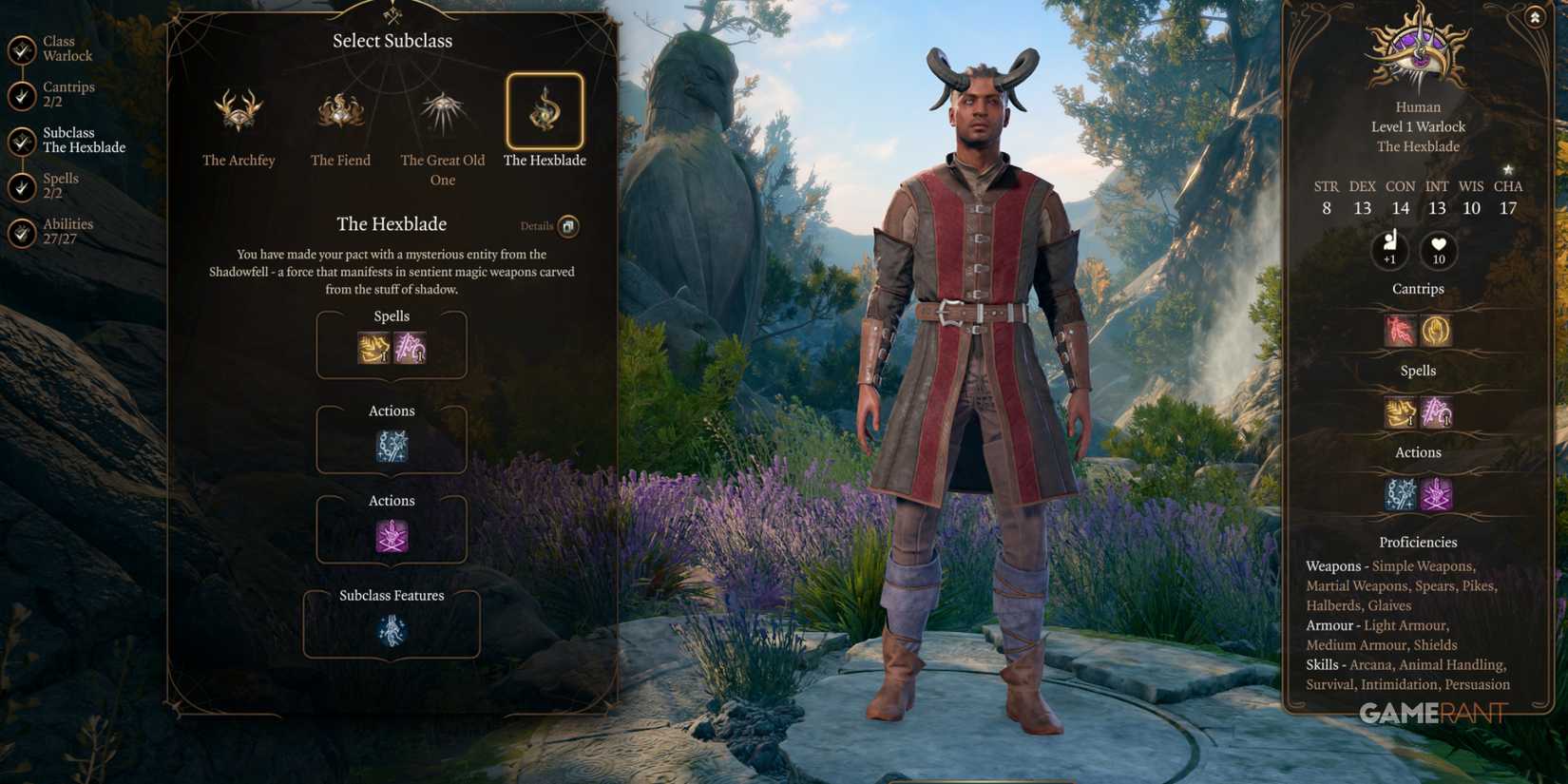
Task: Go to the Select Subclass header tab
Action: click(392, 40)
